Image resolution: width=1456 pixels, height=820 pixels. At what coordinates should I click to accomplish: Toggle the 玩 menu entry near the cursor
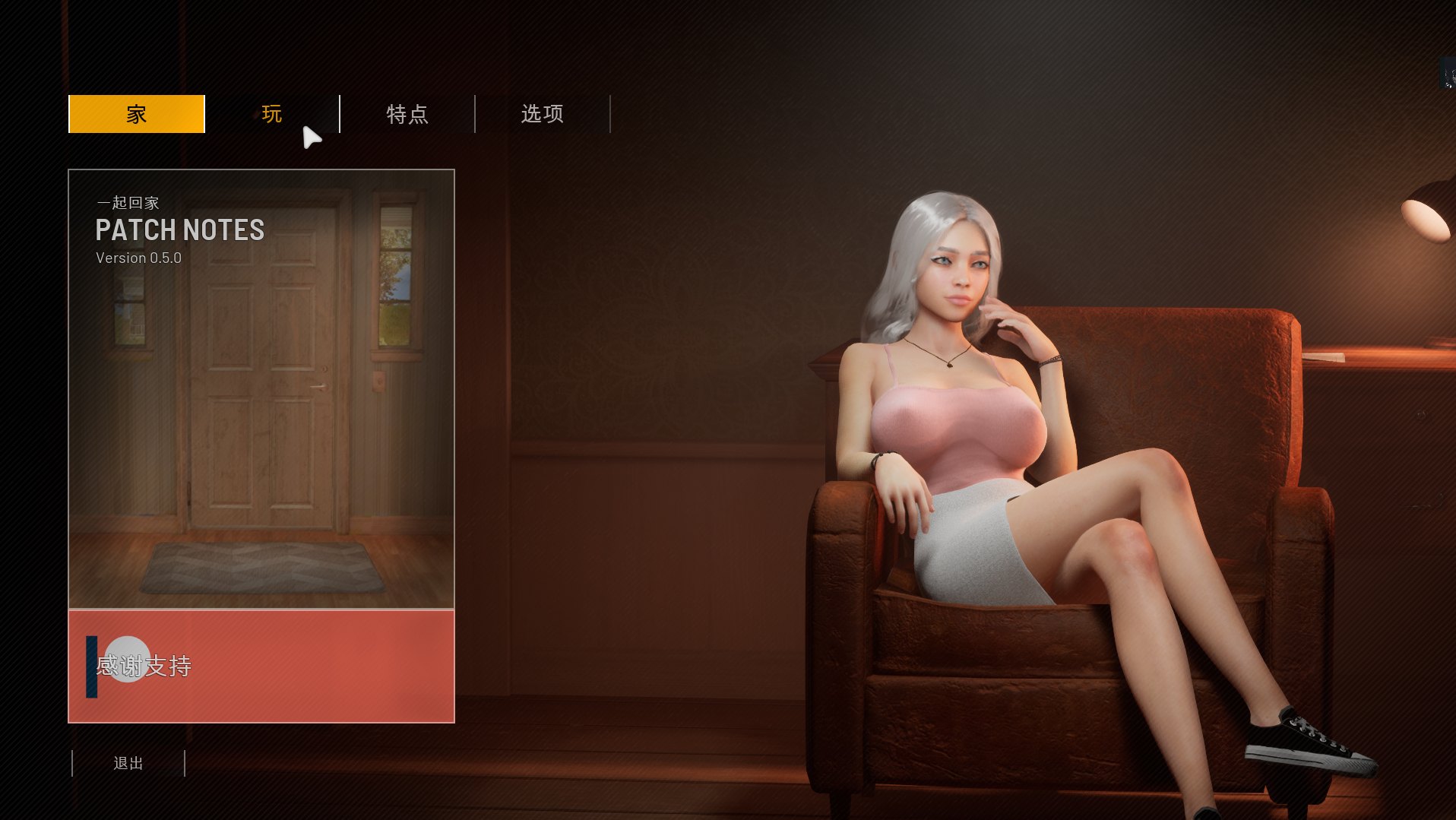click(x=271, y=114)
